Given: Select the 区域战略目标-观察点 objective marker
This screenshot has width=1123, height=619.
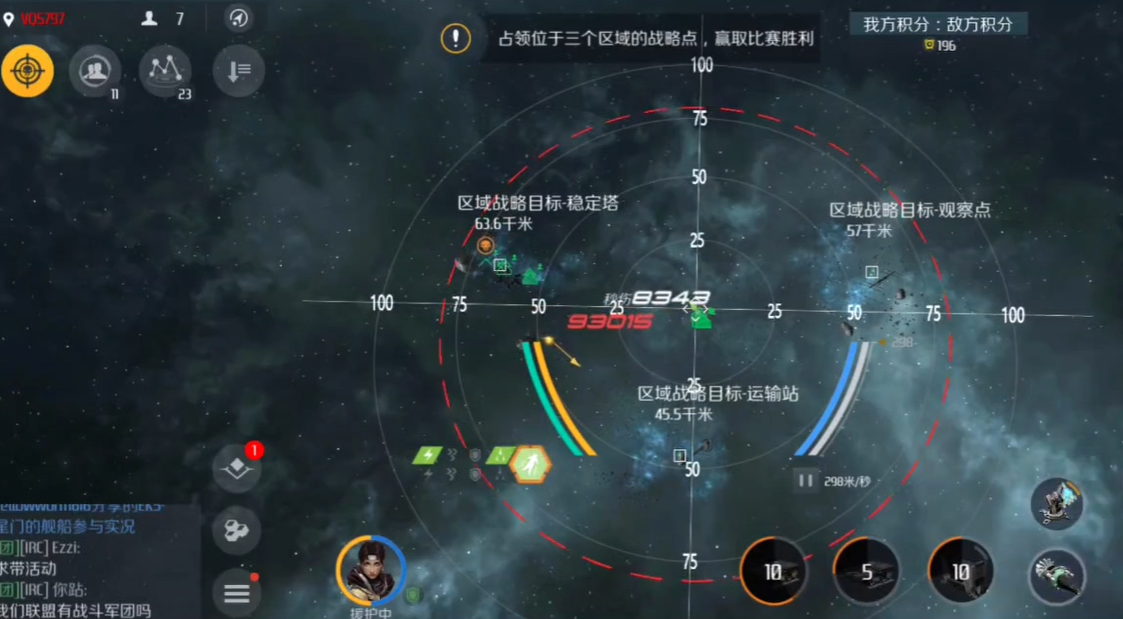Looking at the screenshot, I should pyautogui.click(x=871, y=272).
